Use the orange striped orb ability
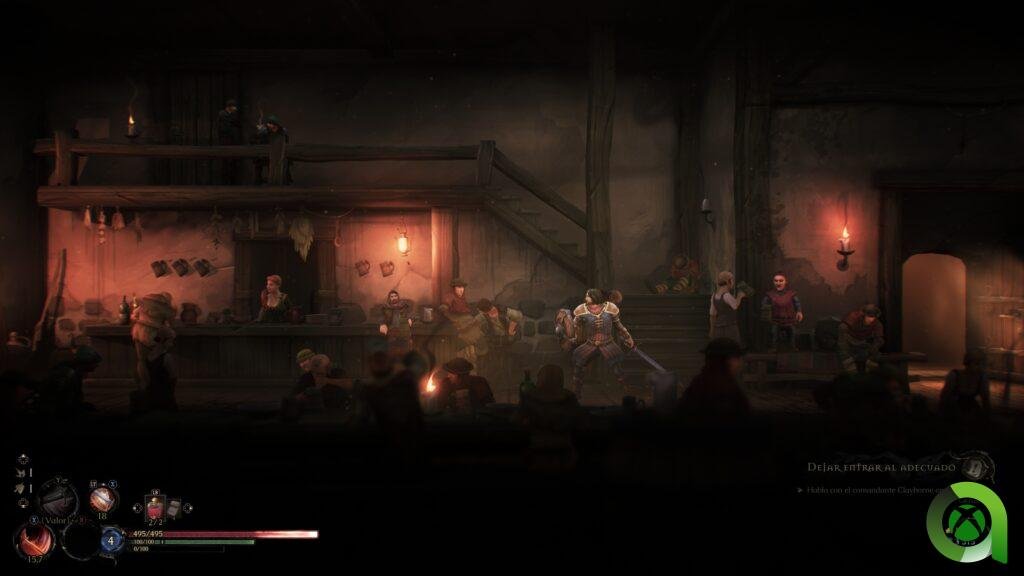 103,500
